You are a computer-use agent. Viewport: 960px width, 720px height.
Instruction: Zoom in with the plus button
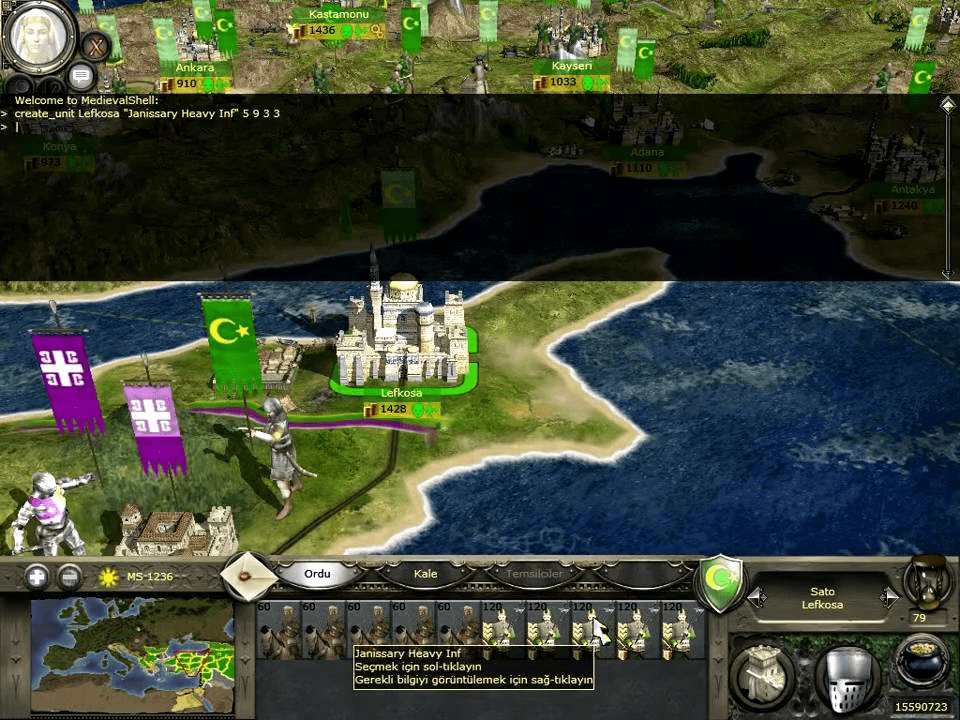(37, 577)
